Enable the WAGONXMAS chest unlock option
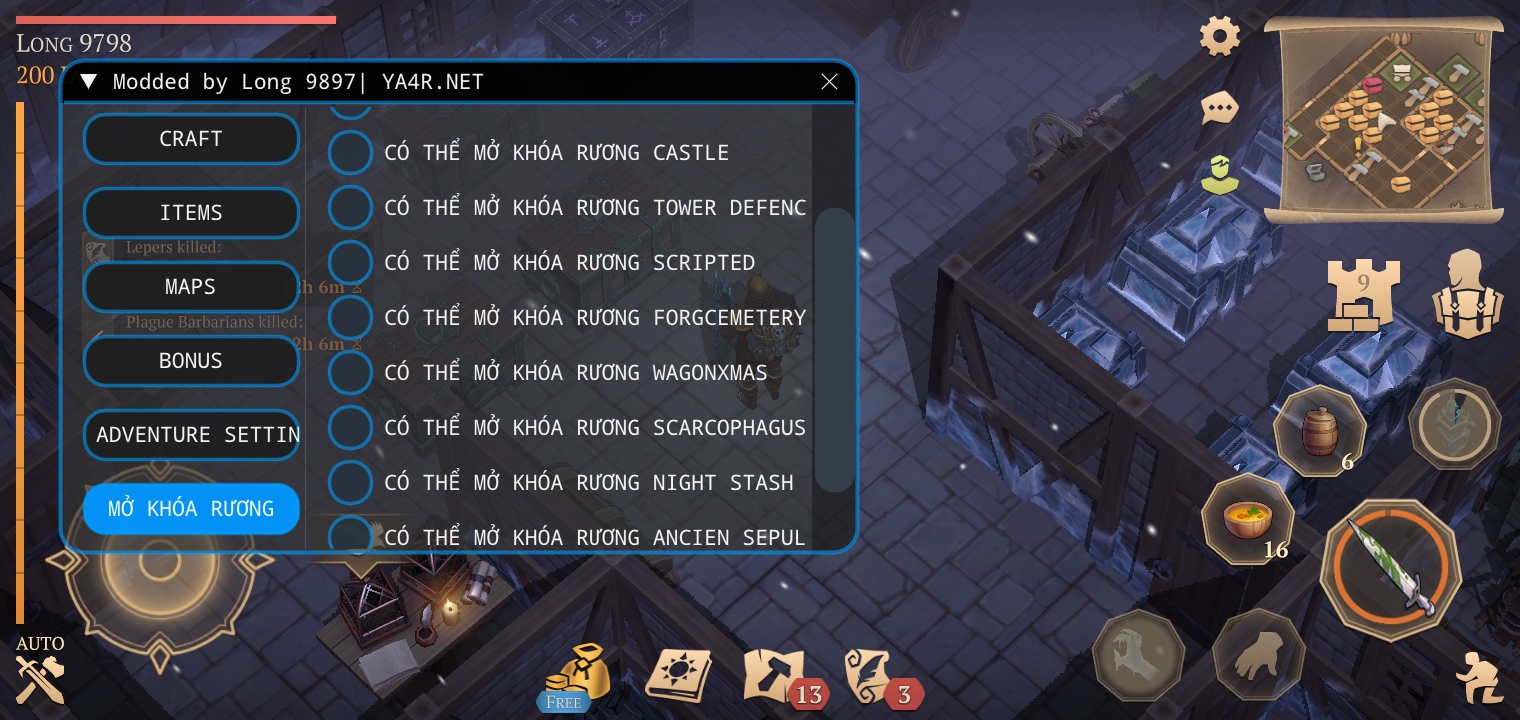Screen dimensions: 1520x720 [351, 373]
